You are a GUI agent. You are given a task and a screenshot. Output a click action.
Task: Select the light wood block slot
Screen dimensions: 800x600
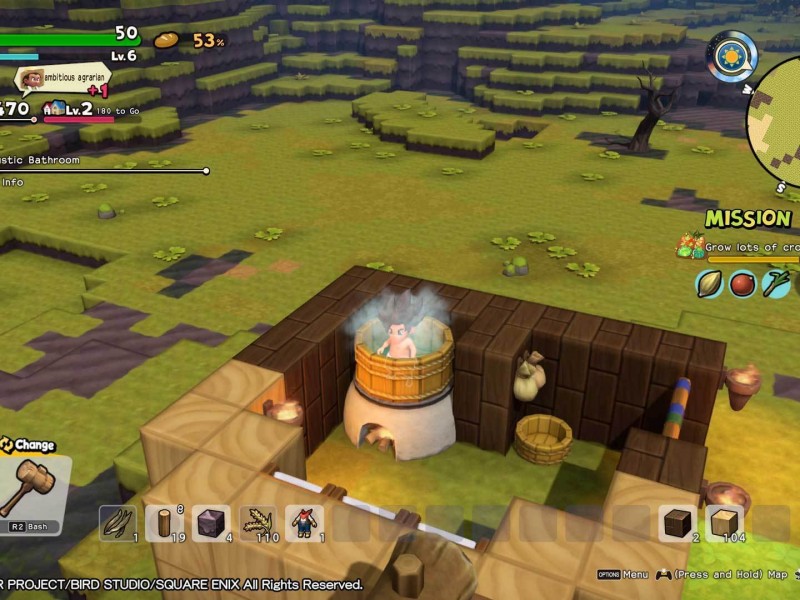click(x=724, y=523)
